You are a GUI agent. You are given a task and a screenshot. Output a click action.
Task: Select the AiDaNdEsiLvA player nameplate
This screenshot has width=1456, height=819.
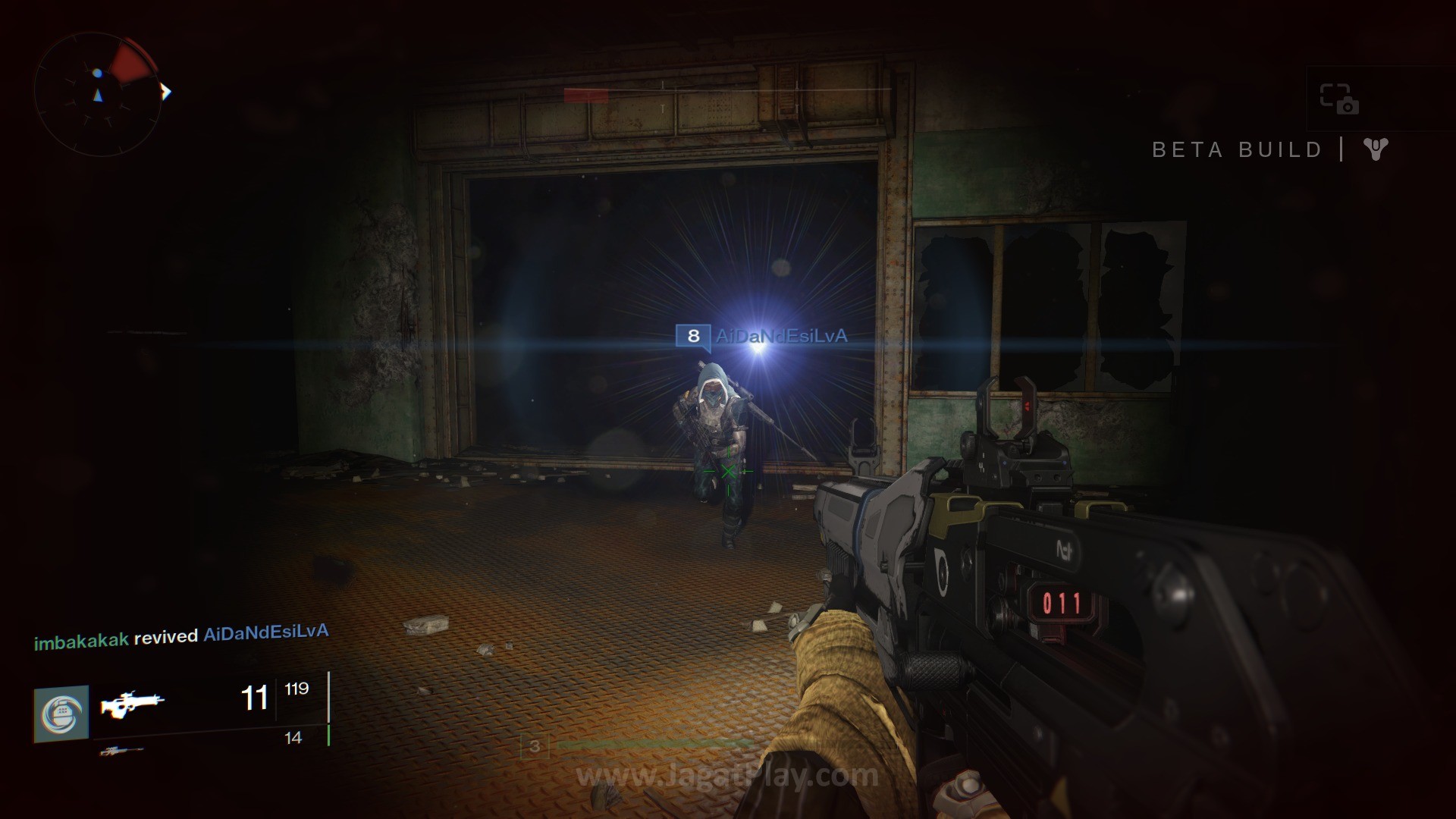(761, 336)
